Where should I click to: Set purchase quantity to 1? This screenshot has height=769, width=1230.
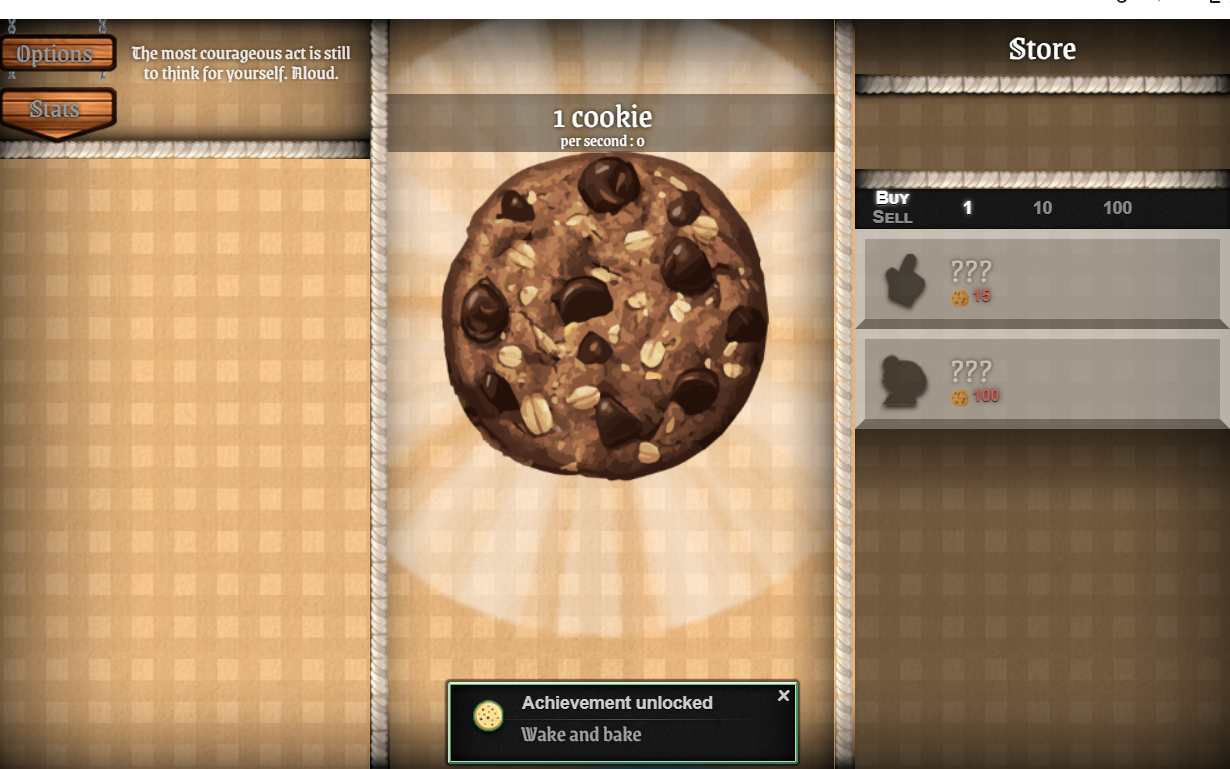pos(967,208)
